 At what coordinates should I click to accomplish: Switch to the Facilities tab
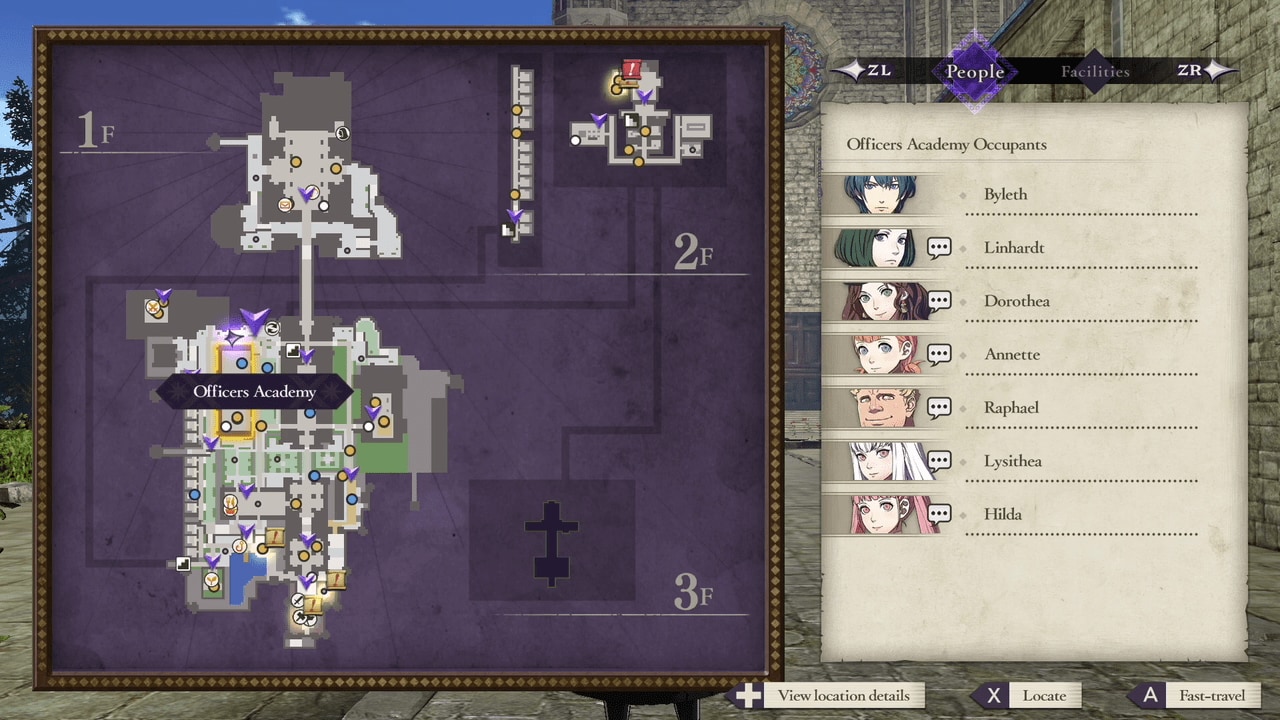pos(1095,71)
